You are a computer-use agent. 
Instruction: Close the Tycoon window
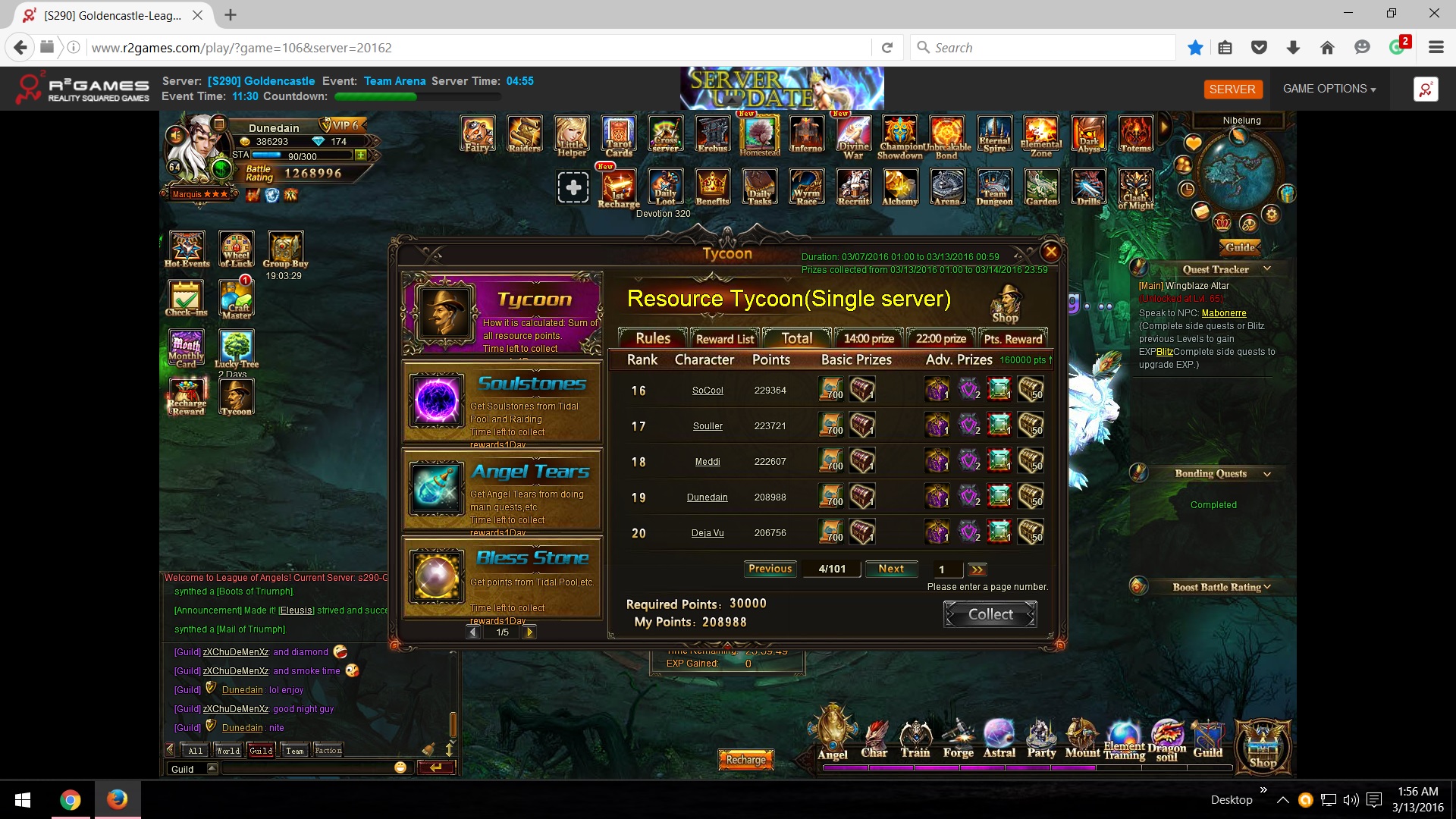click(1050, 252)
